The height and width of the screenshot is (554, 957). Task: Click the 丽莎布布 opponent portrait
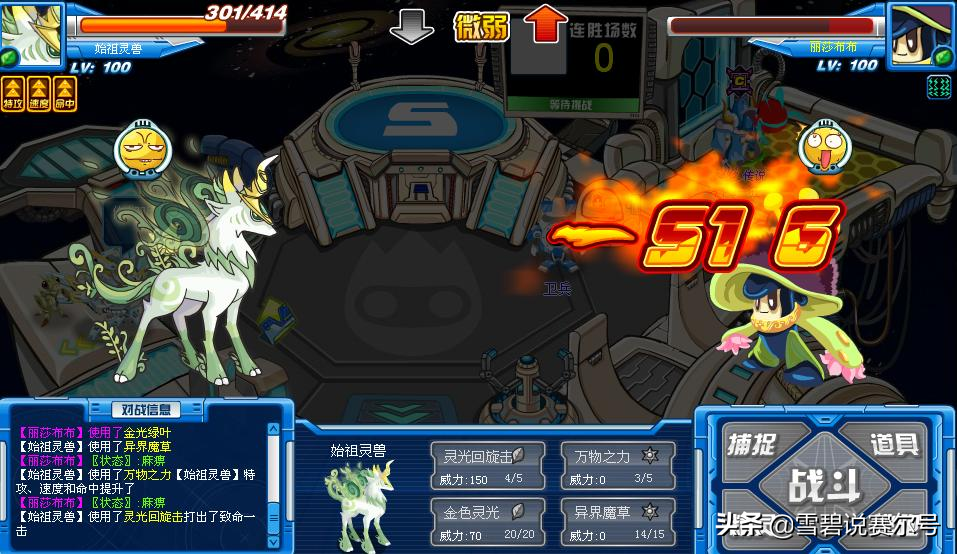click(922, 32)
